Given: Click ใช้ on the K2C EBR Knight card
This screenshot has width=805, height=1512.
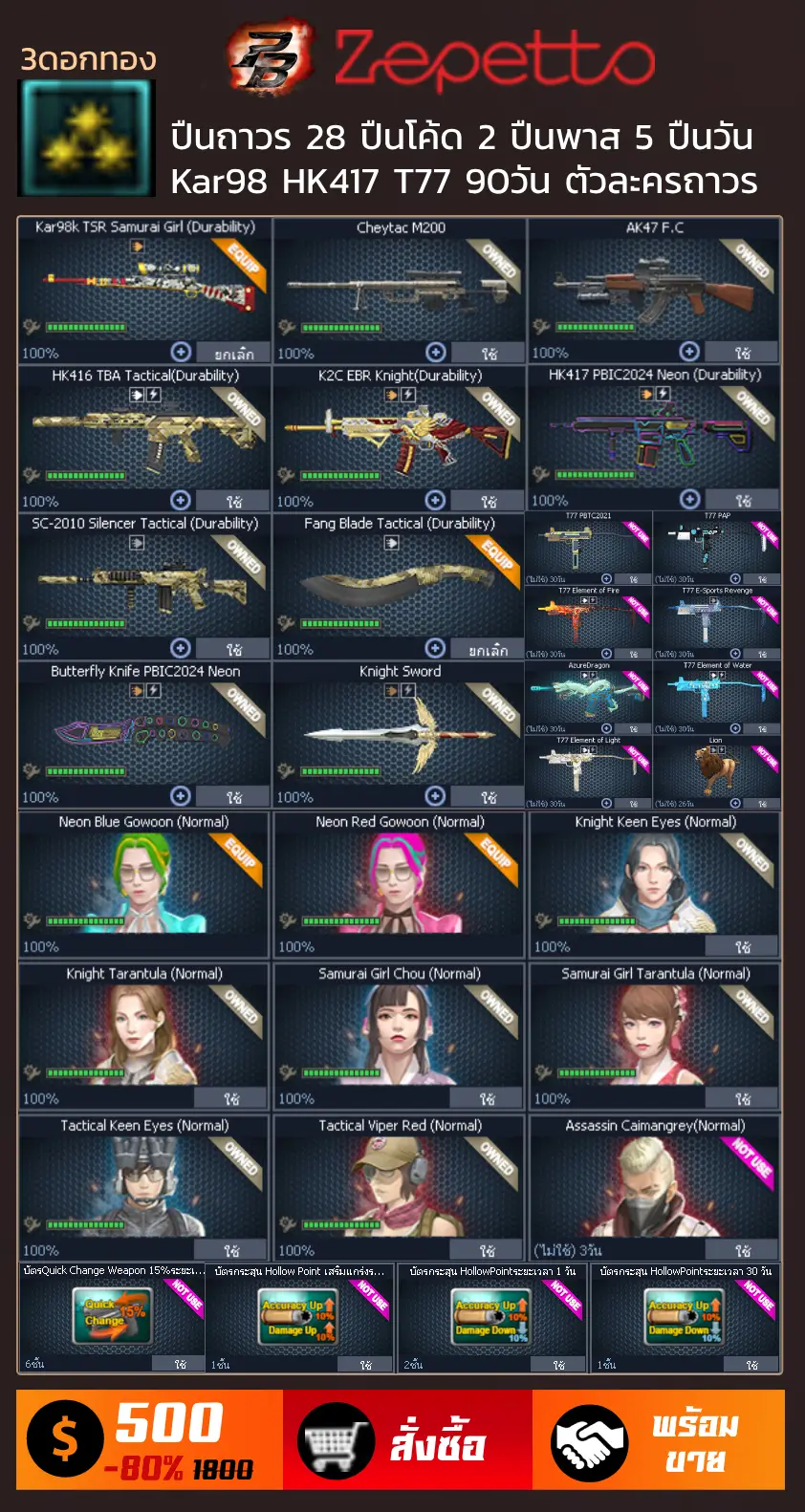Looking at the screenshot, I should click(x=488, y=501).
